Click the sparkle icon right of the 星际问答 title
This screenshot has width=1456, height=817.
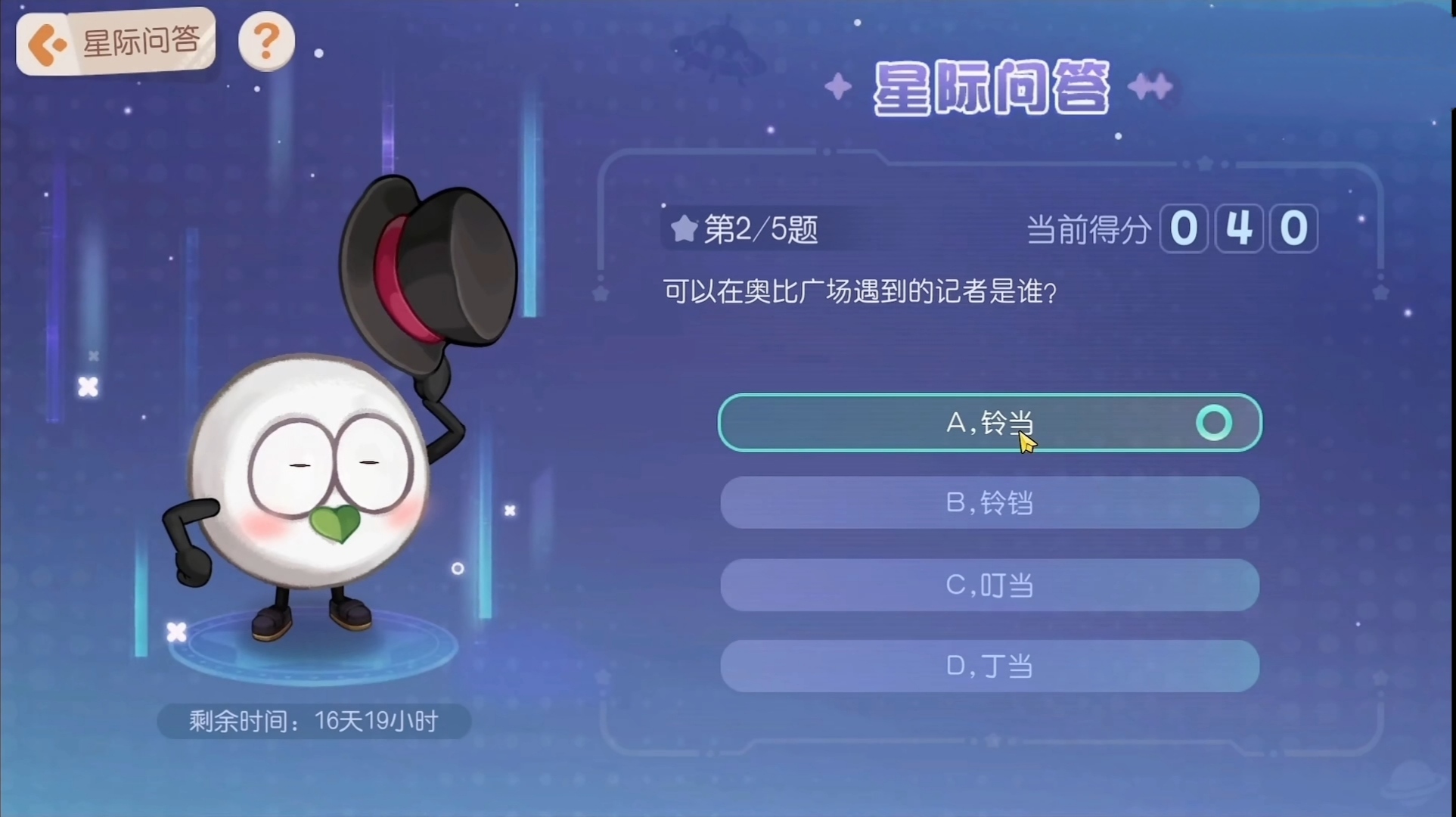1151,86
